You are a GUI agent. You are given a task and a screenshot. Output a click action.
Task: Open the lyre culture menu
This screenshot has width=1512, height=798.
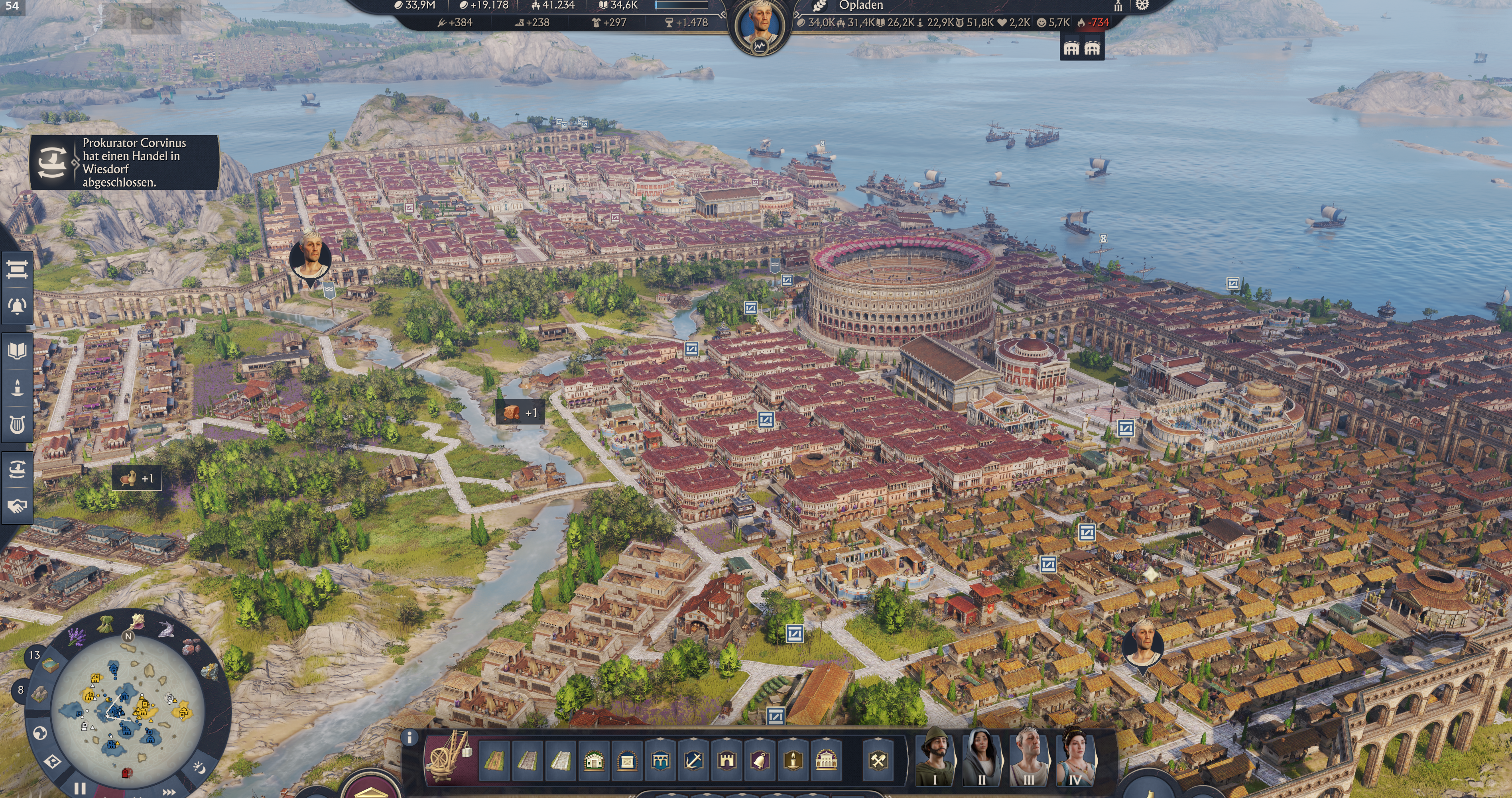coord(16,424)
